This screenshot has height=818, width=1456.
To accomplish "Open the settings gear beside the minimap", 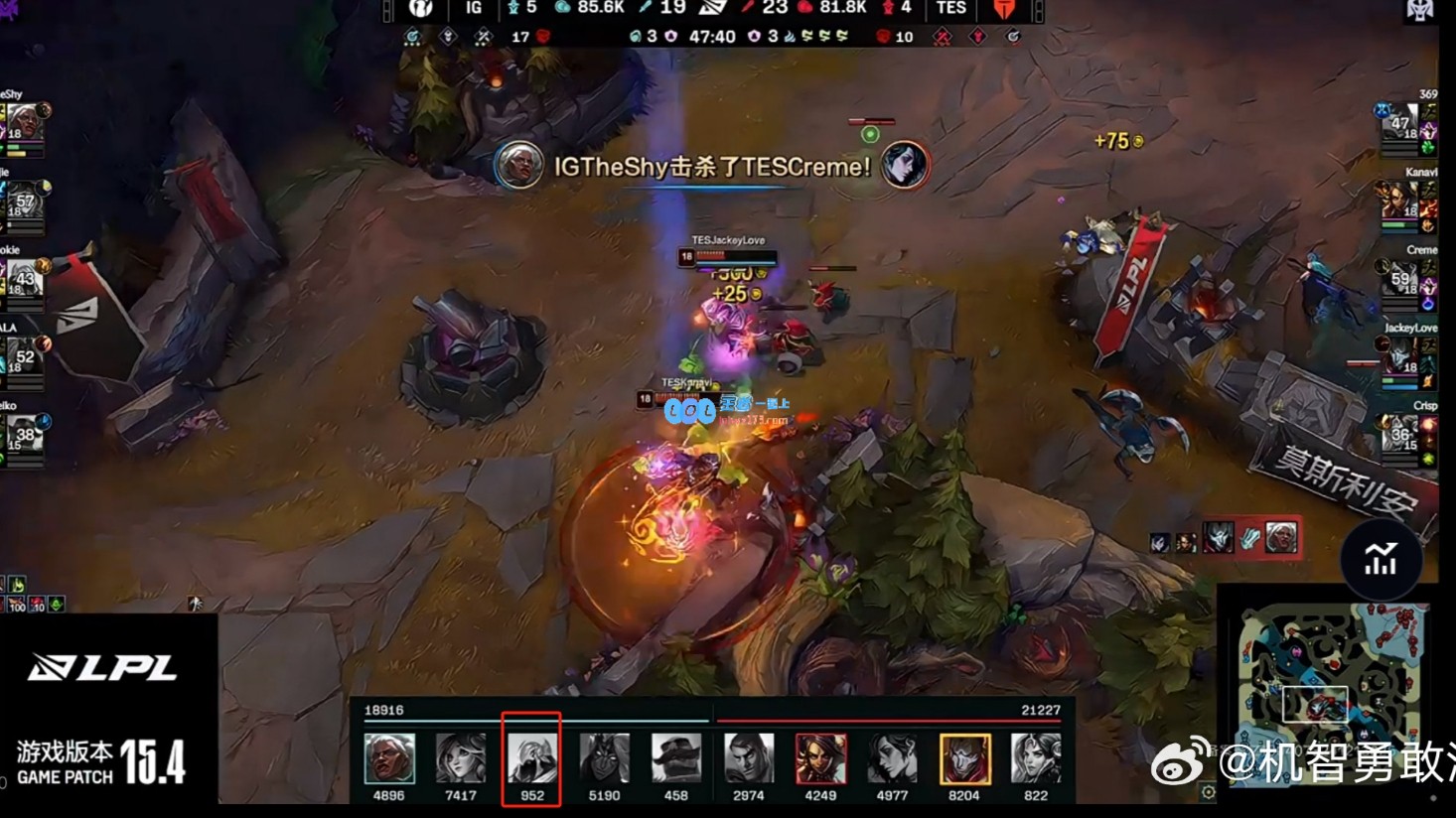I will [x=1208, y=791].
